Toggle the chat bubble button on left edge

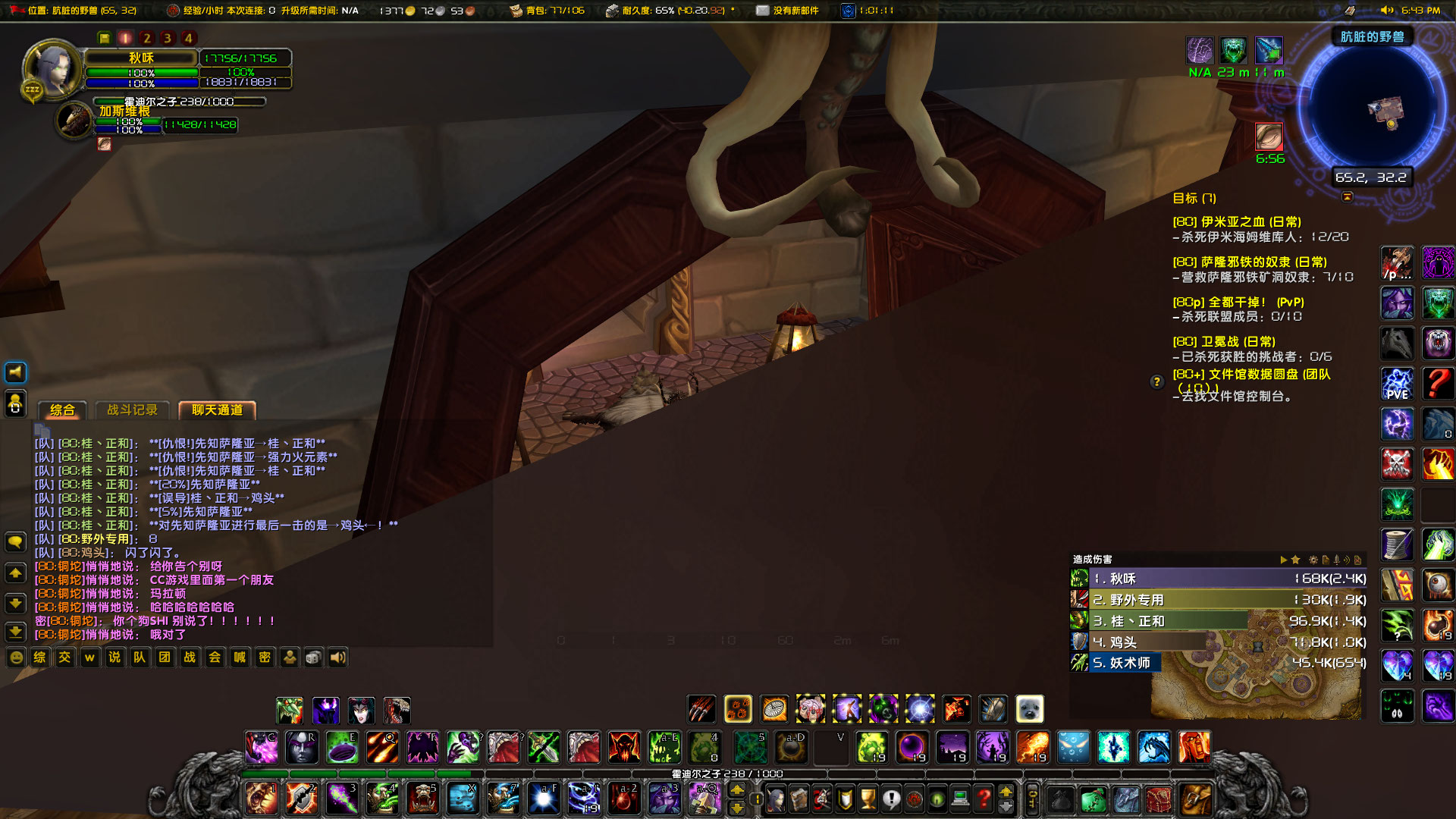tap(15, 541)
